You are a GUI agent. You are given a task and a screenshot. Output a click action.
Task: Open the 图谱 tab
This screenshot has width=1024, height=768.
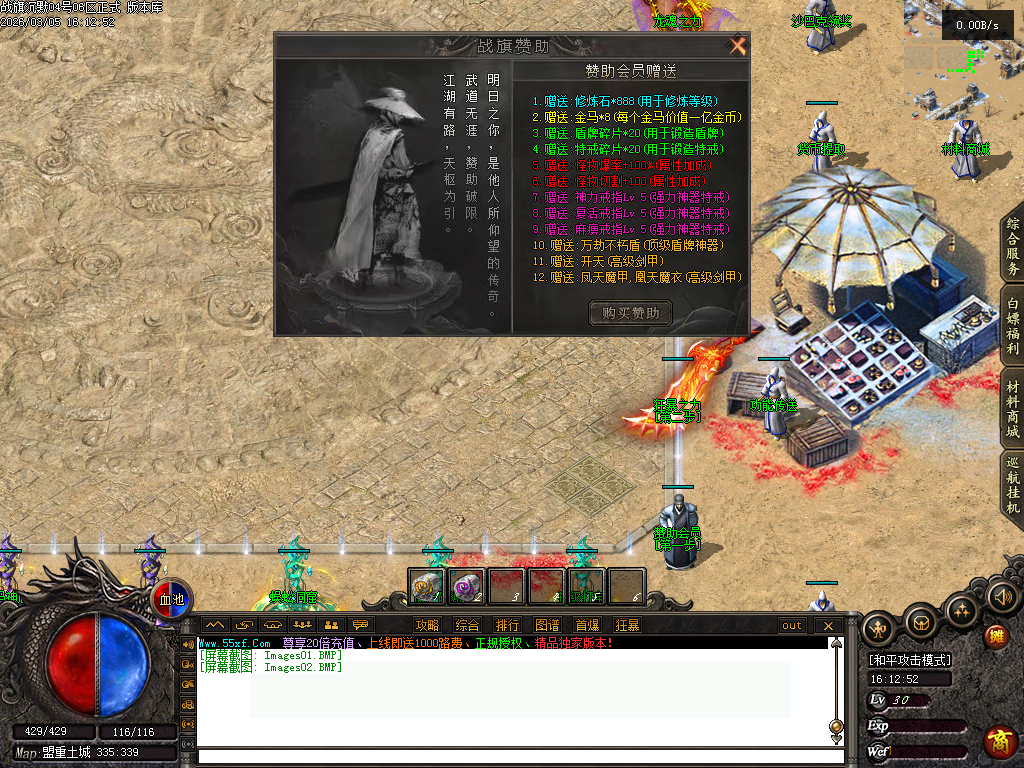tap(547, 625)
